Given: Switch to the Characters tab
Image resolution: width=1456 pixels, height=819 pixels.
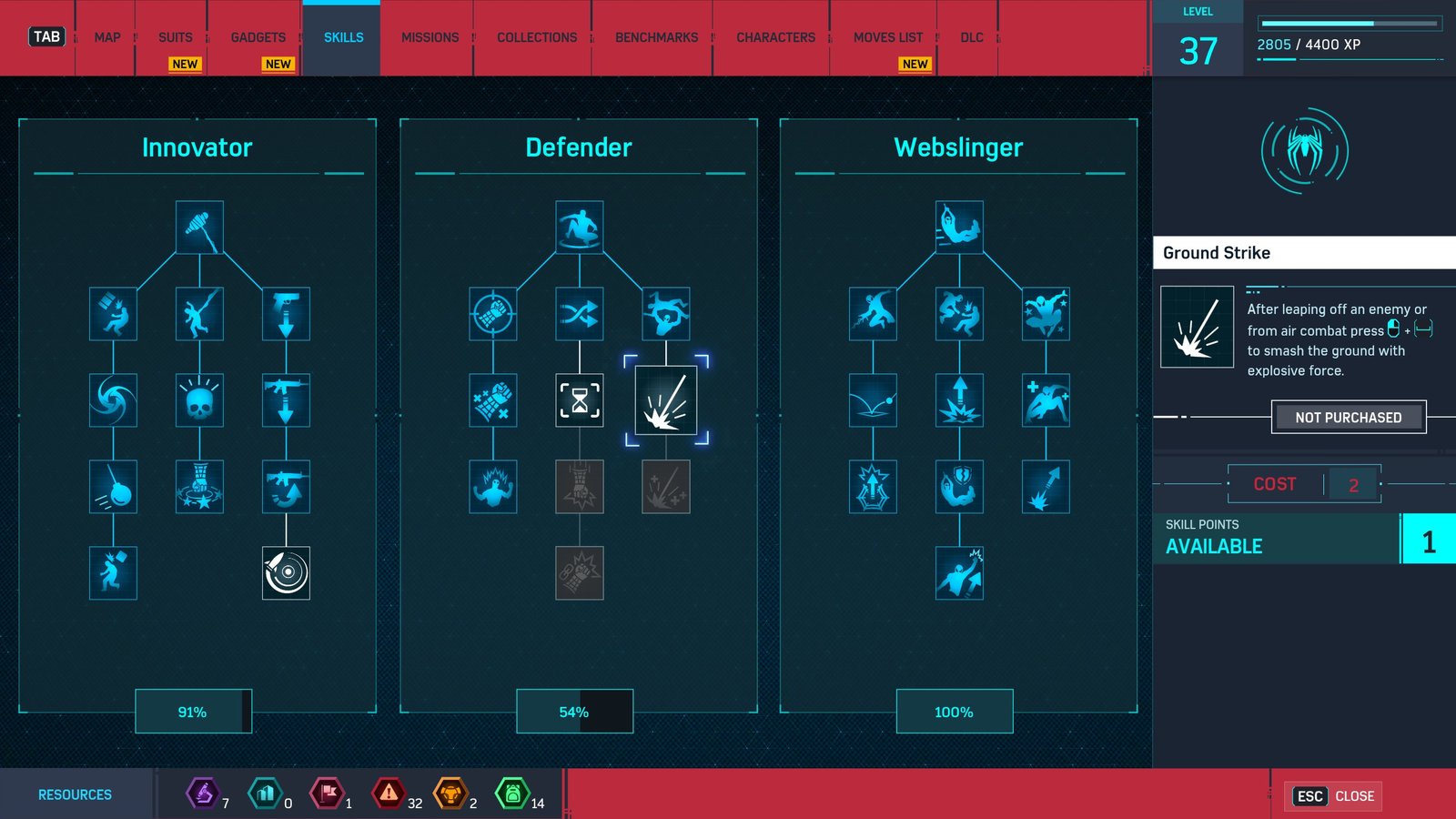Looking at the screenshot, I should point(775,37).
